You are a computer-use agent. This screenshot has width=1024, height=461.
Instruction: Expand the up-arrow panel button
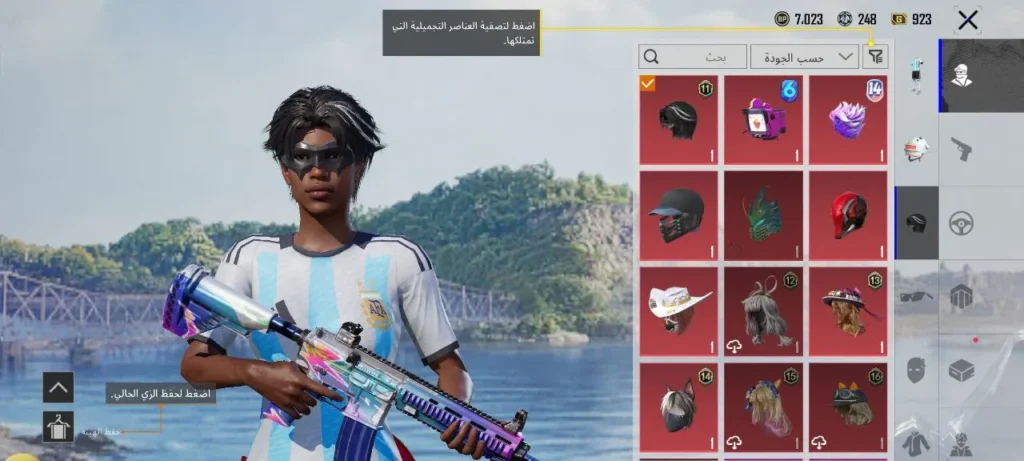point(58,387)
